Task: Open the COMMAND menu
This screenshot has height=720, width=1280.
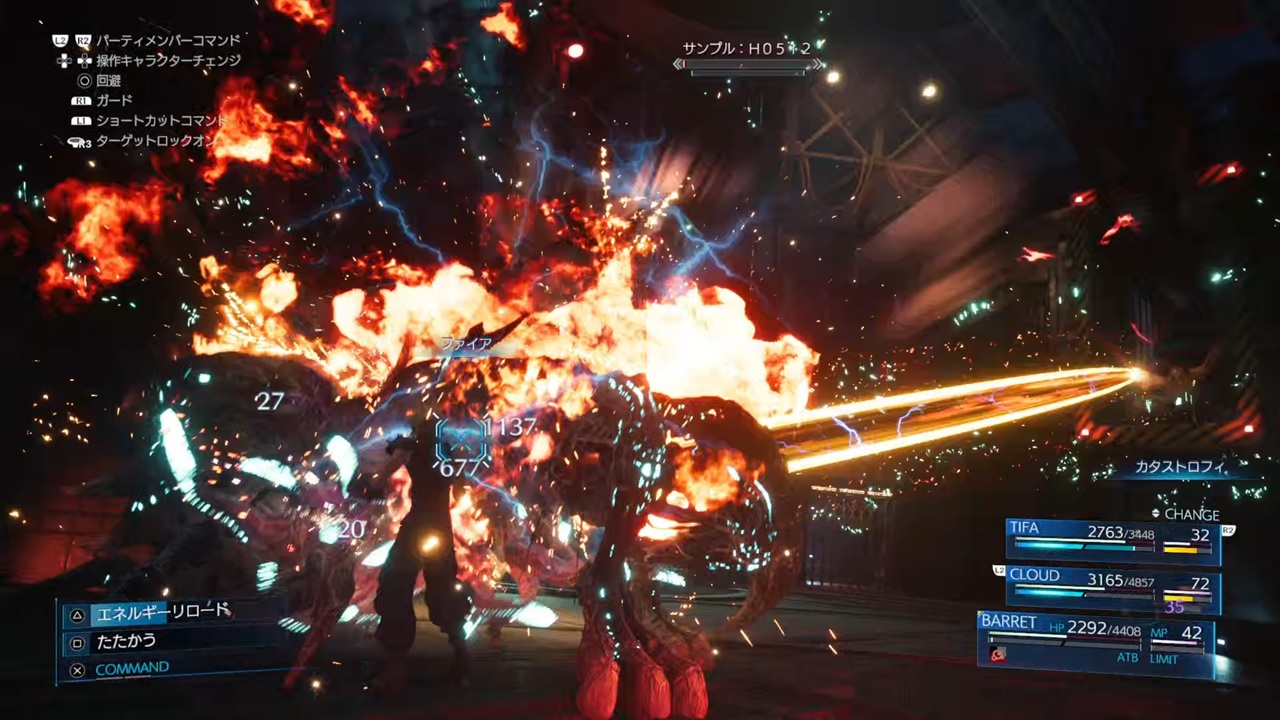Action: (x=131, y=668)
